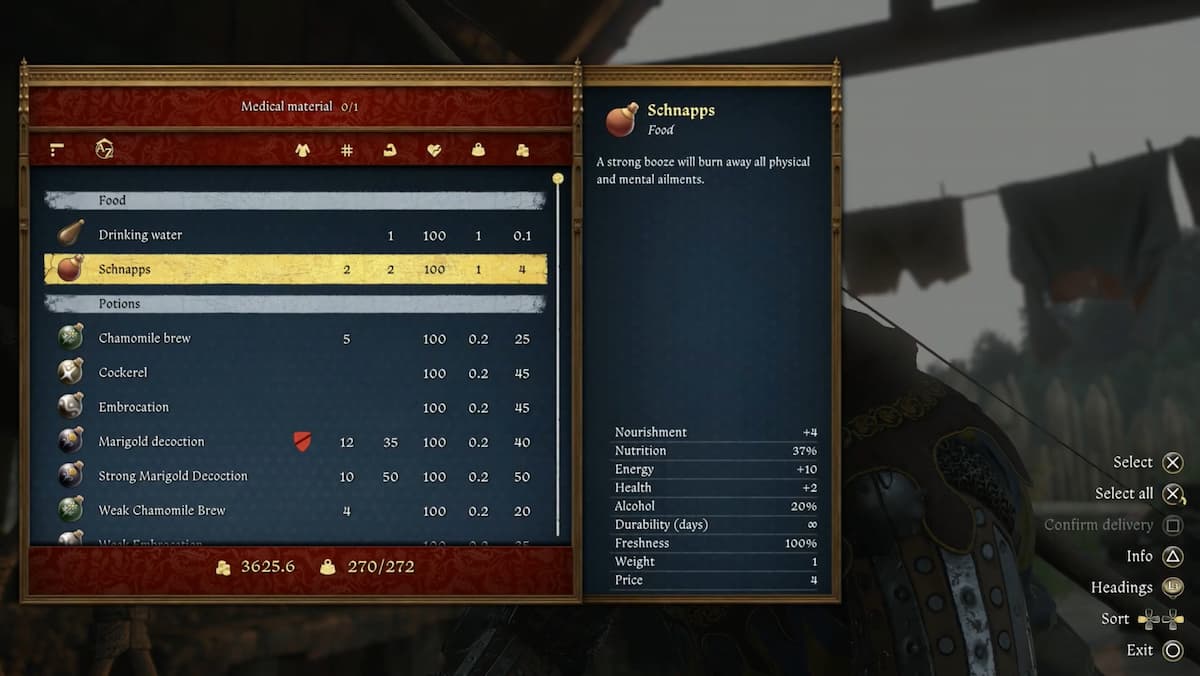
Task: Sort items alphabetically with the AZ icon
Action: (104, 150)
